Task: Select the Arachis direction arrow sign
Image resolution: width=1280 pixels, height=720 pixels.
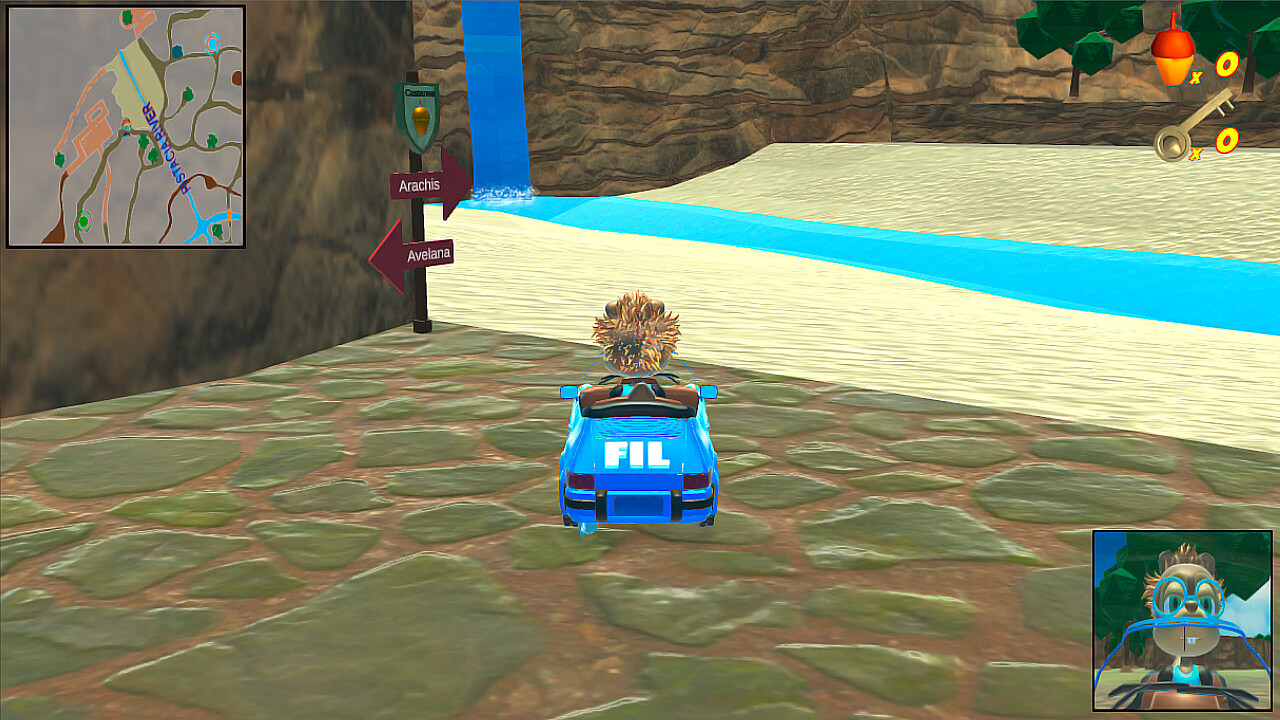Action: point(420,184)
